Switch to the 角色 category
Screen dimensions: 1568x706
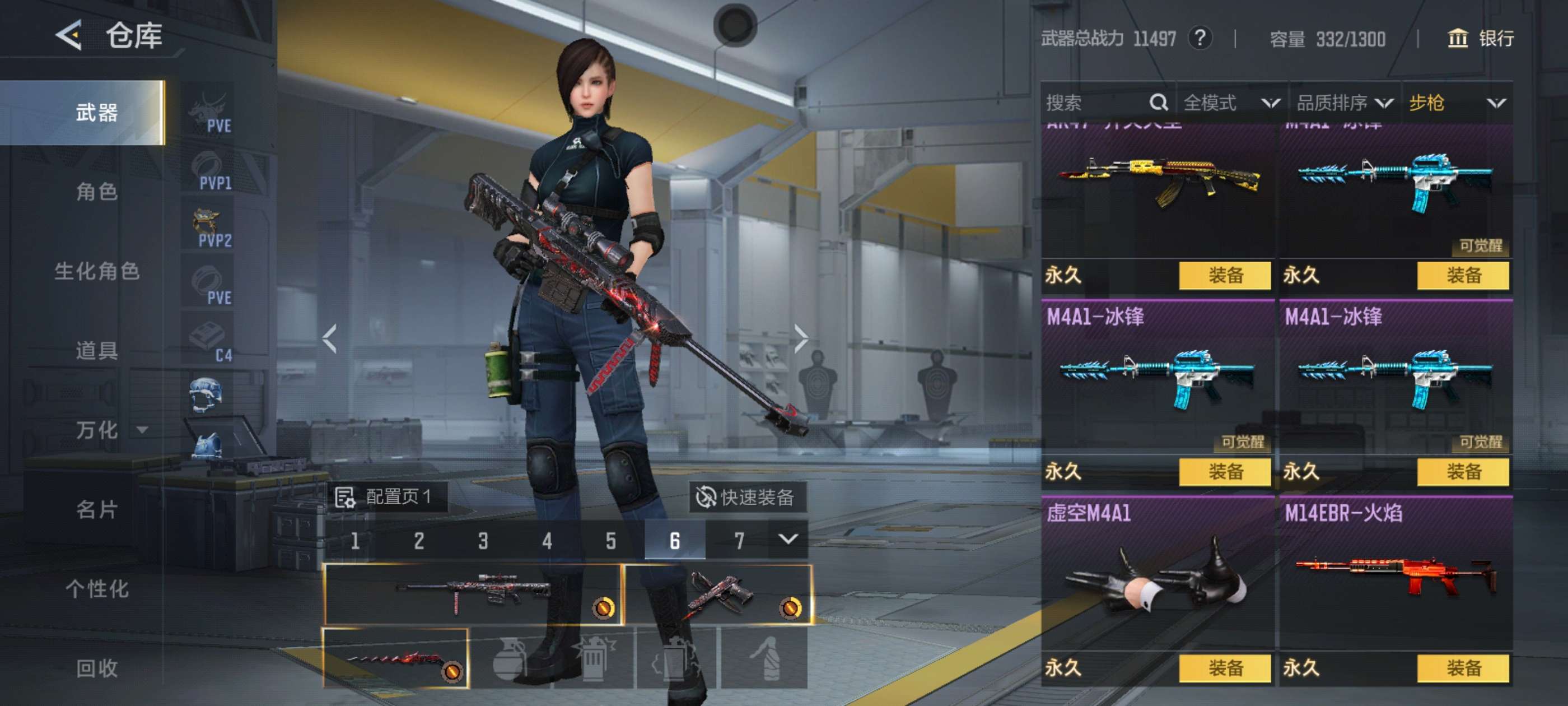pos(96,192)
